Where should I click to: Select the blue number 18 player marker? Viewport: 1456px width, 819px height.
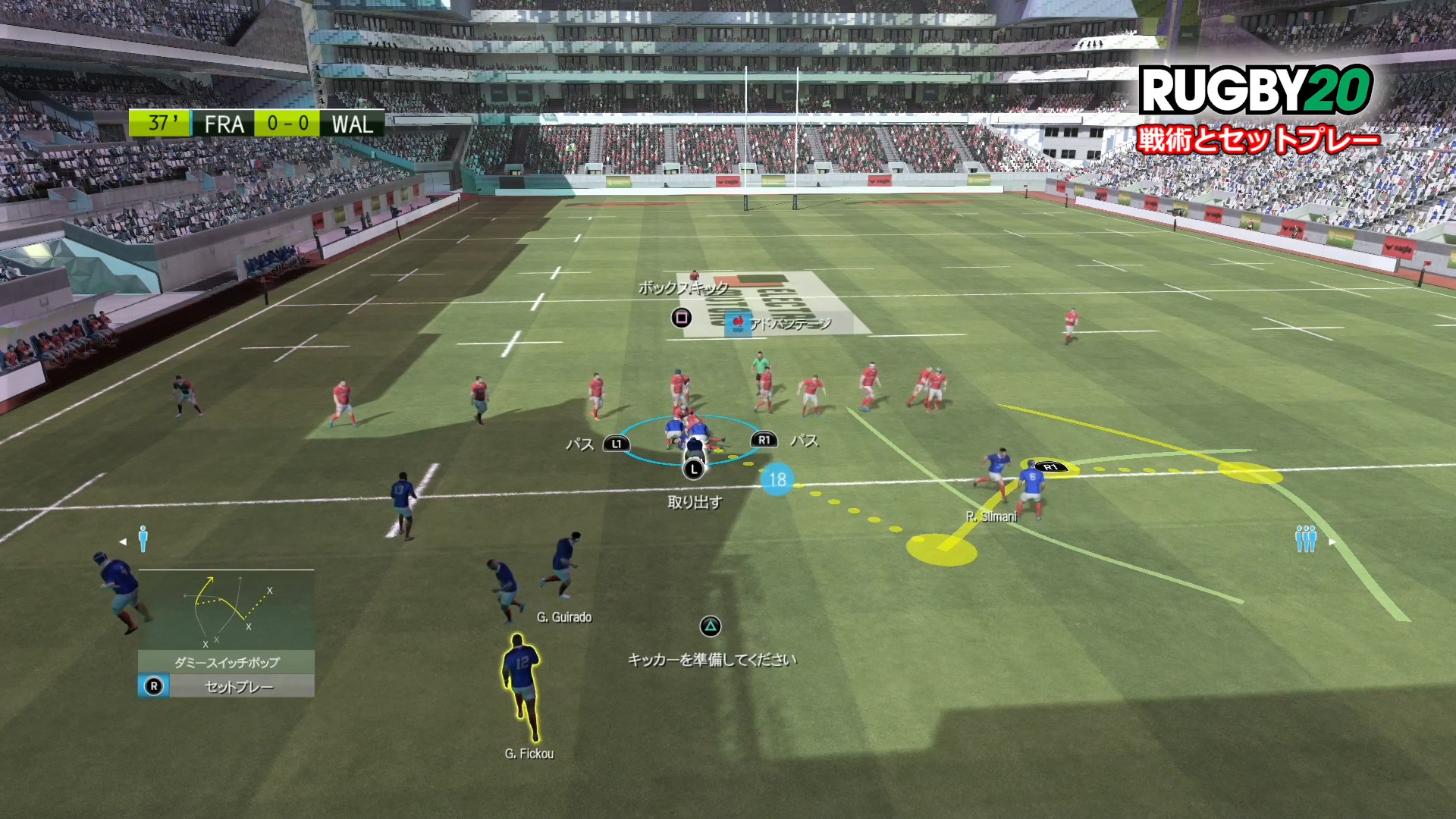click(x=777, y=479)
